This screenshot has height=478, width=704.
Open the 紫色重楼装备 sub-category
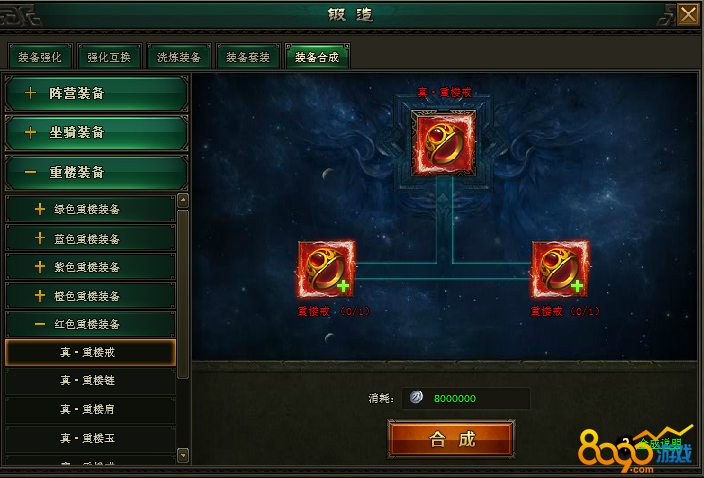[x=90, y=267]
